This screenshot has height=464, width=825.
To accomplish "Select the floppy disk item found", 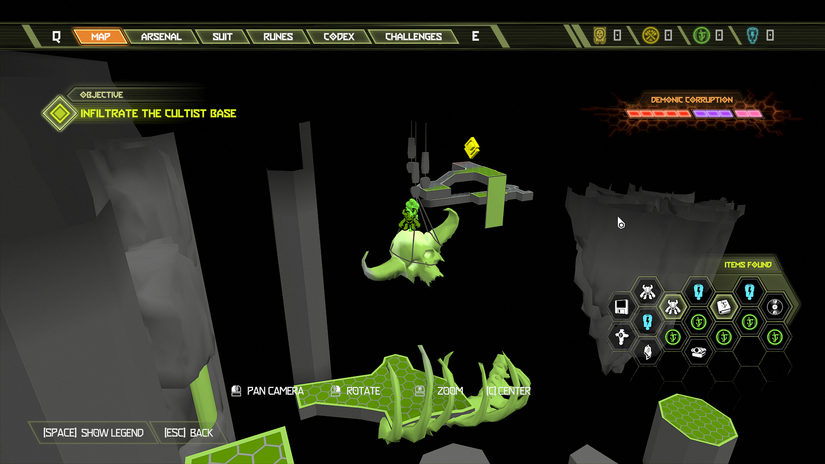I will point(621,307).
